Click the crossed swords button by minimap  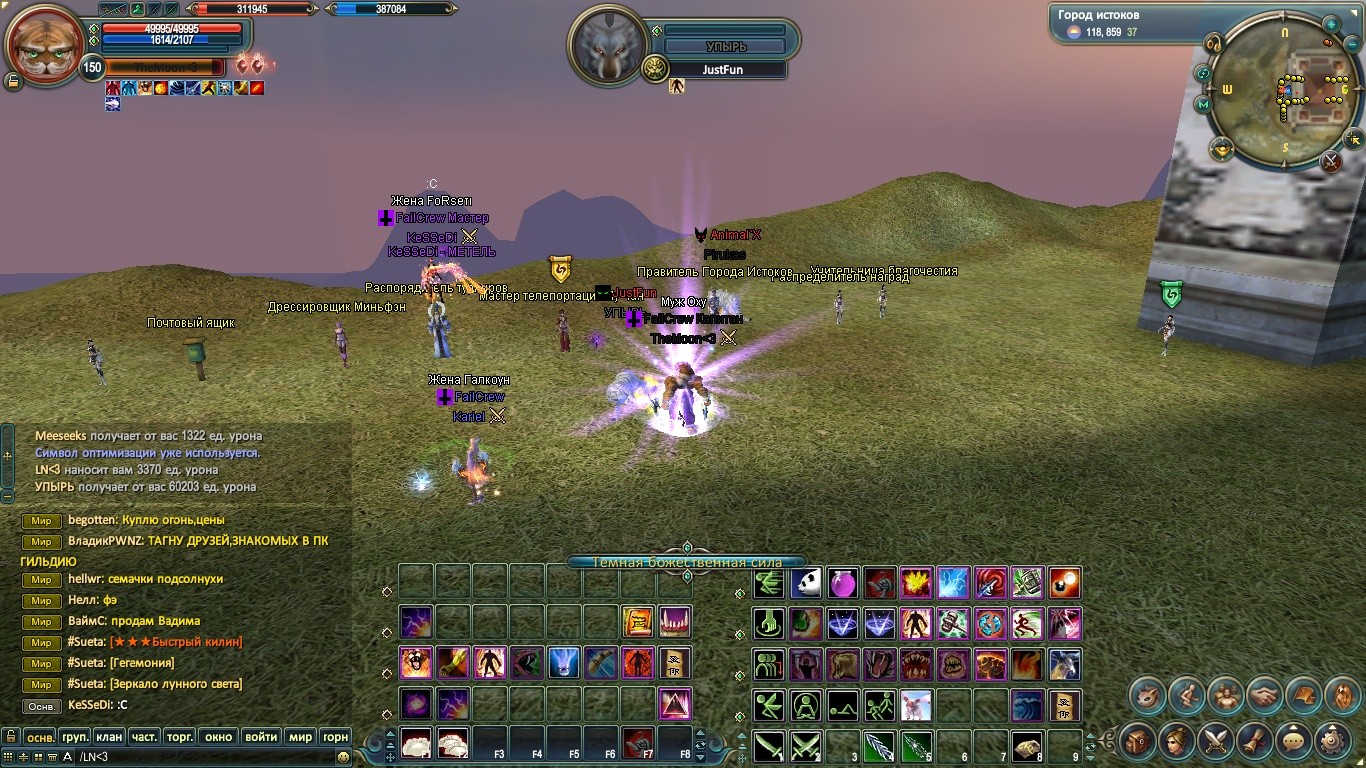click(1331, 160)
